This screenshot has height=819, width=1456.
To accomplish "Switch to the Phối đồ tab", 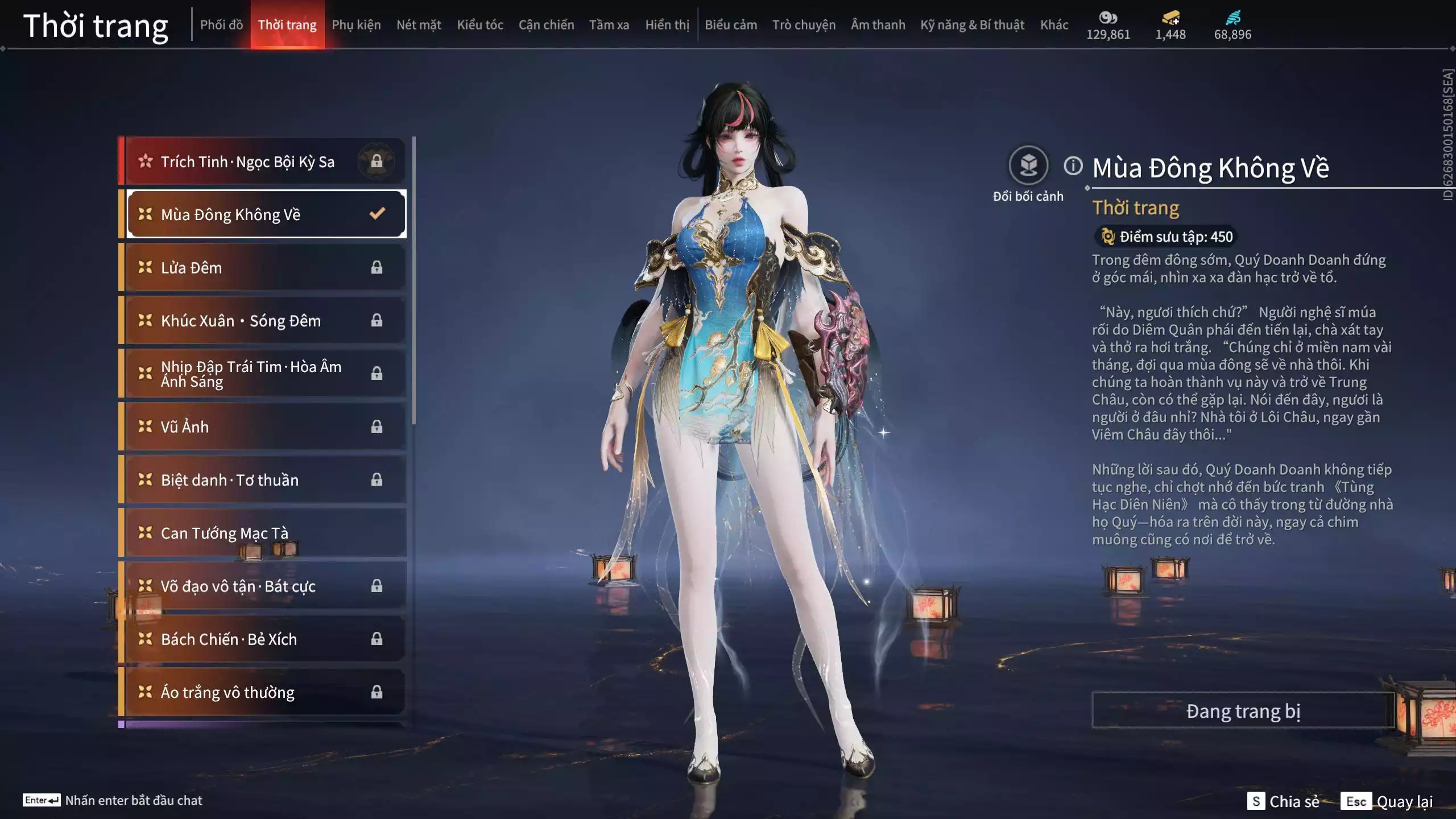I will click(221, 25).
